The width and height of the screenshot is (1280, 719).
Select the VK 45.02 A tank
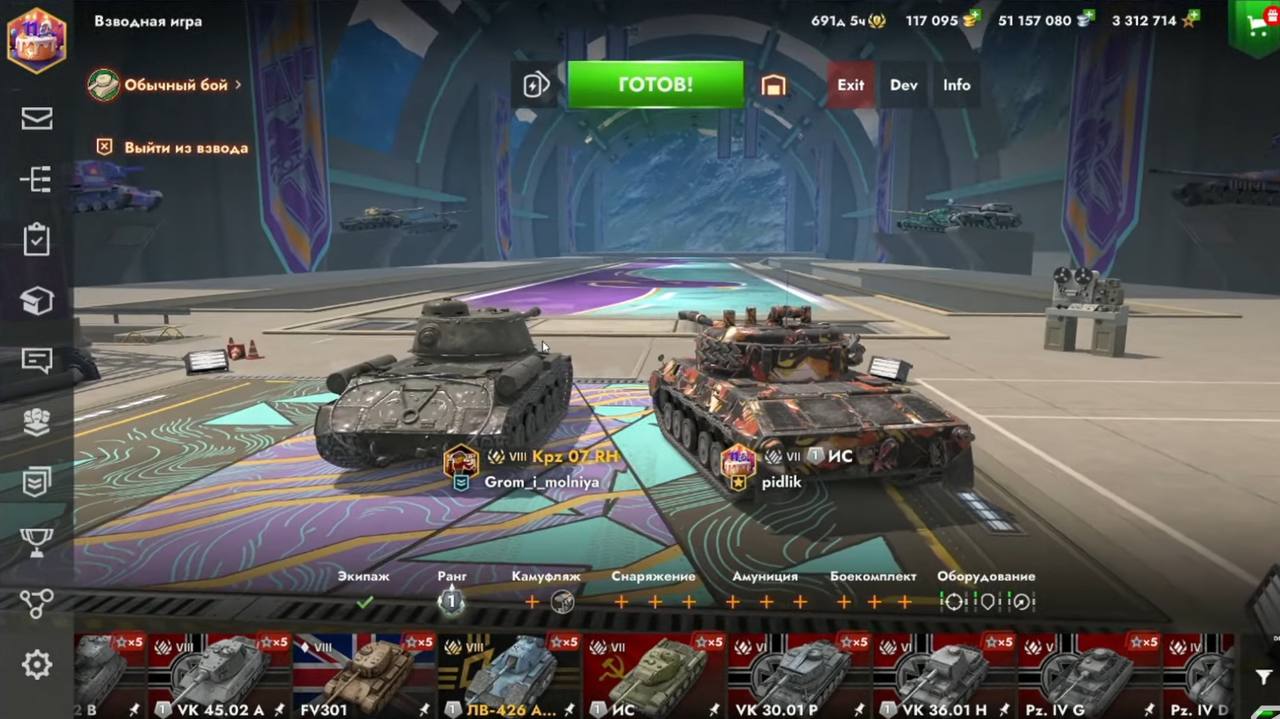coord(218,675)
